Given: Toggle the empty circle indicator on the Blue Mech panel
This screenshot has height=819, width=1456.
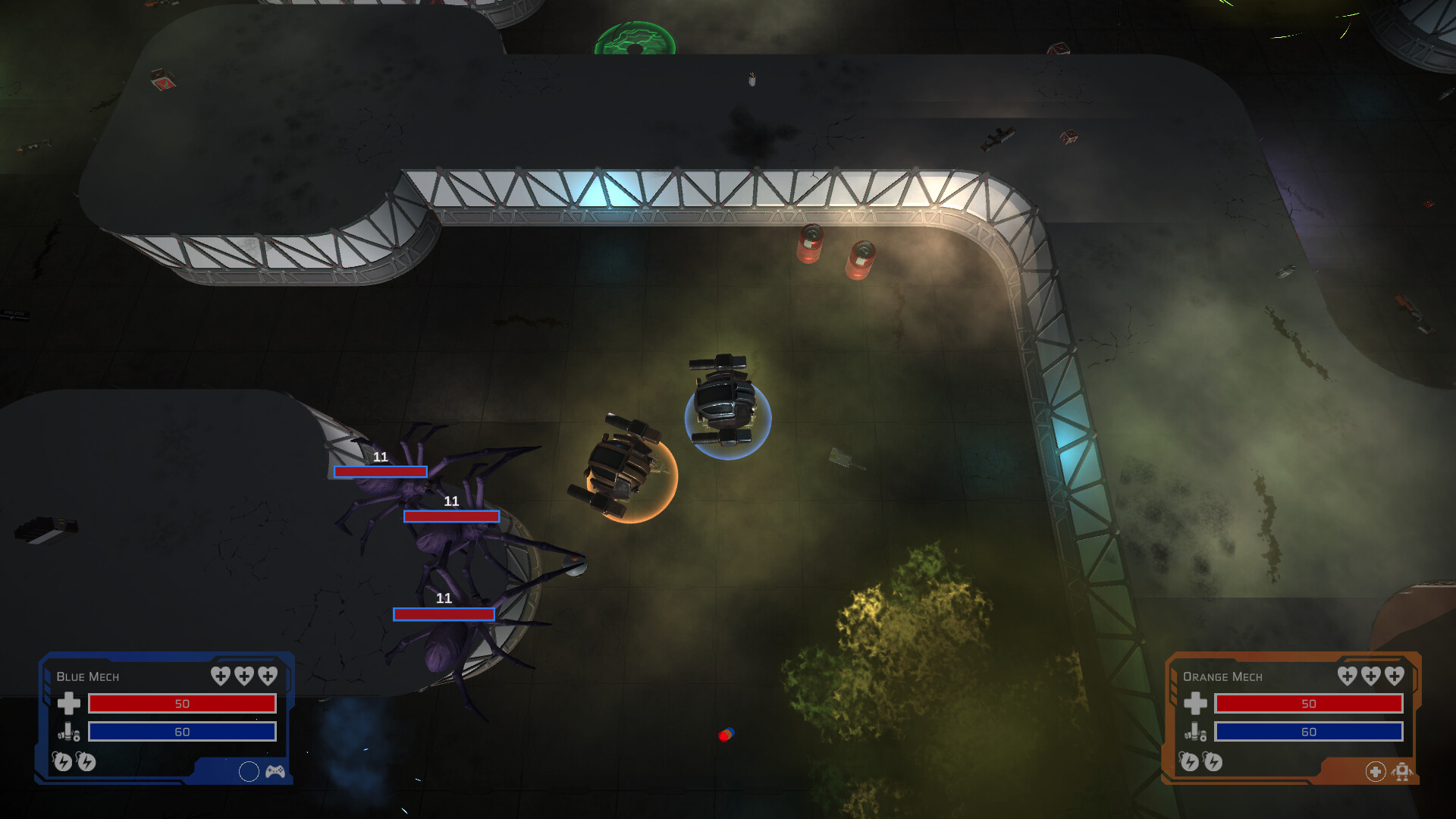Looking at the screenshot, I should click(x=249, y=773).
